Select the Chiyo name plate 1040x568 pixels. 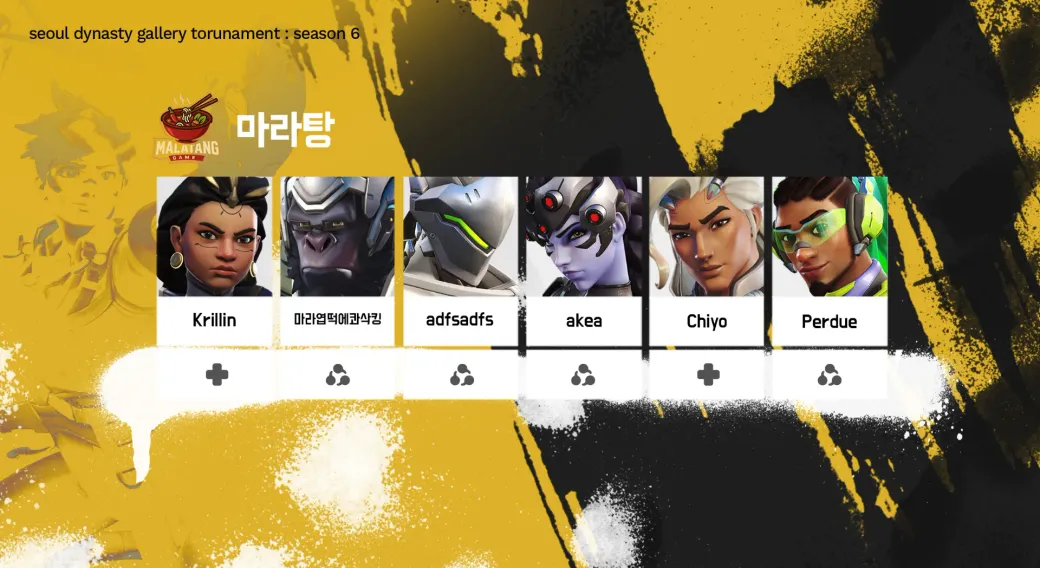click(707, 322)
